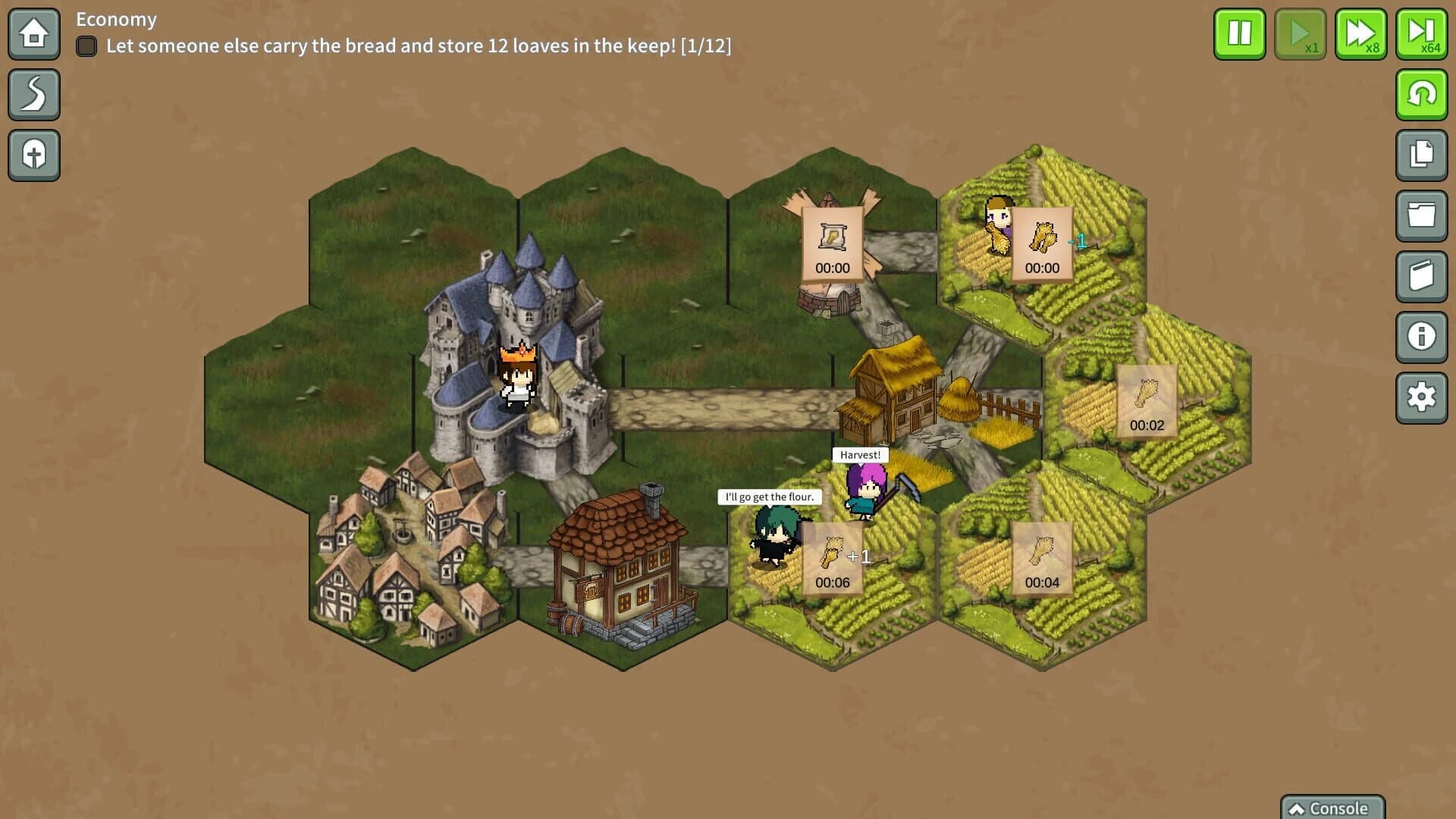
Task: Pause the simulation
Action: [x=1239, y=34]
